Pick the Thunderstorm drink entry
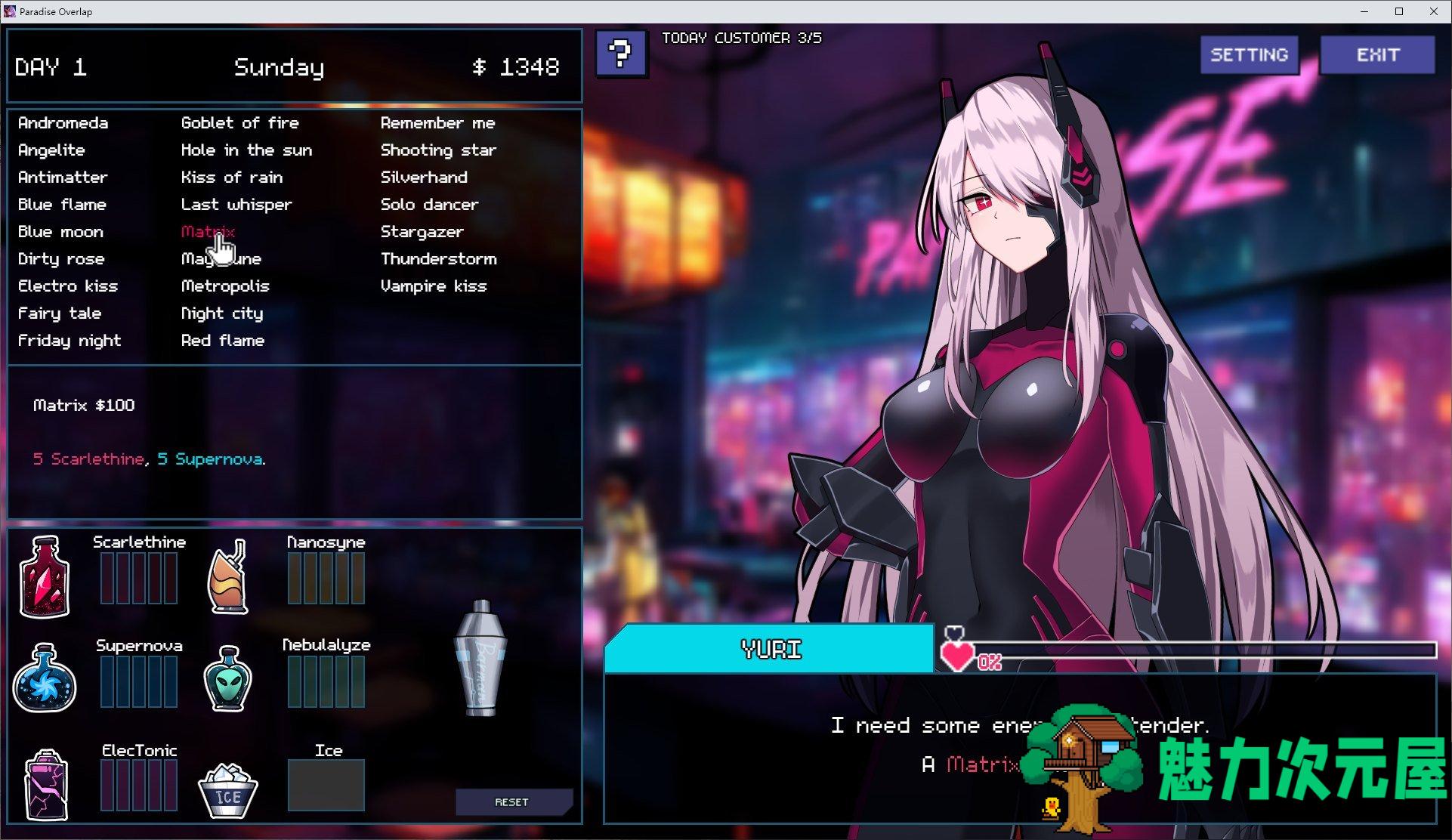The image size is (1452, 840). 438,259
